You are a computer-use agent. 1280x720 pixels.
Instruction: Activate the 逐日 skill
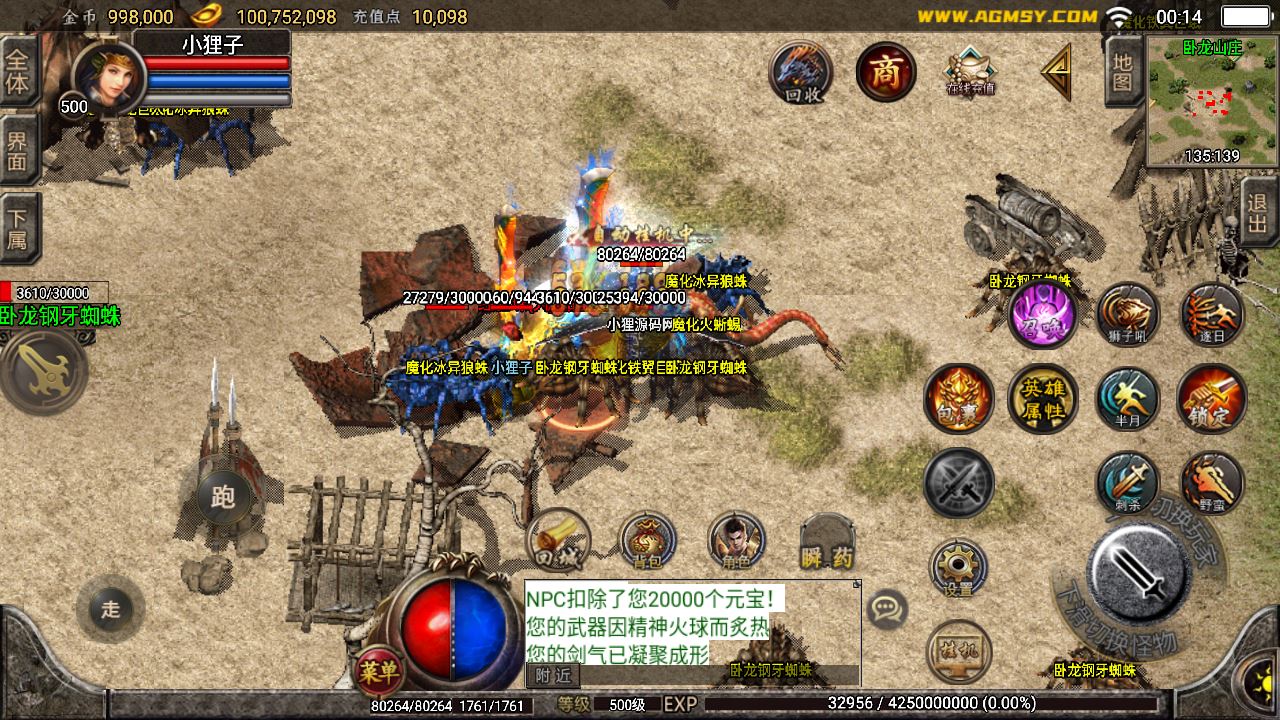(x=1211, y=314)
